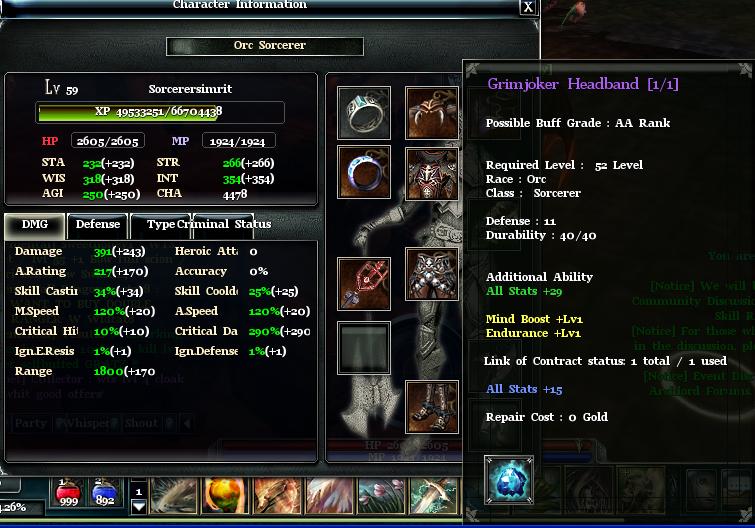
Task: Switch chat to the Shout channel
Action: click(x=141, y=423)
